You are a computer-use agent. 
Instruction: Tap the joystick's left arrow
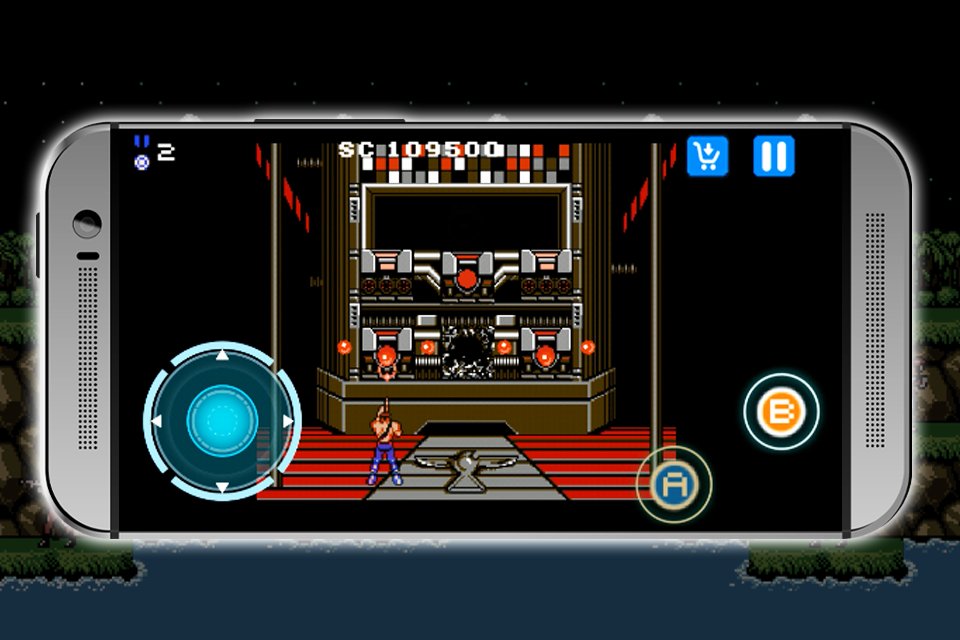click(158, 421)
